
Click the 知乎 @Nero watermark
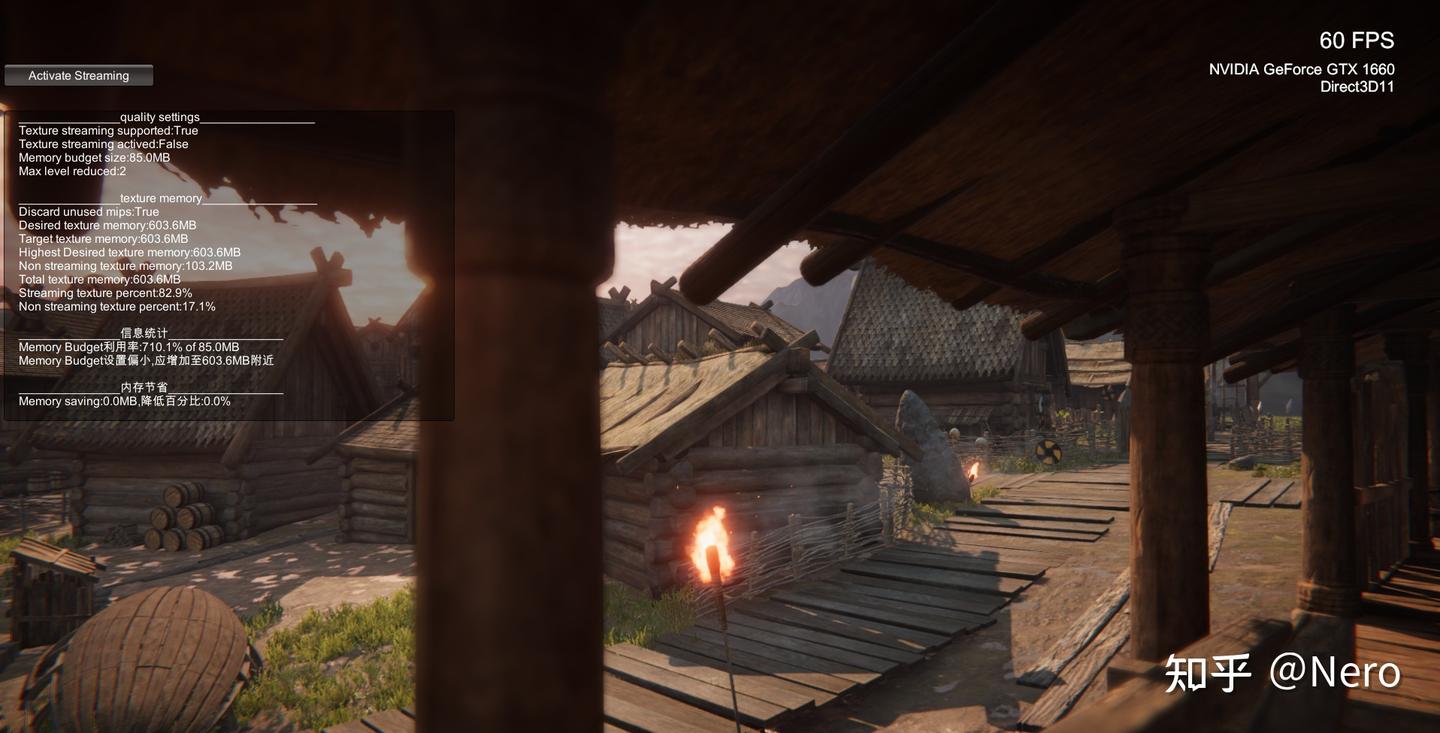(x=1282, y=672)
